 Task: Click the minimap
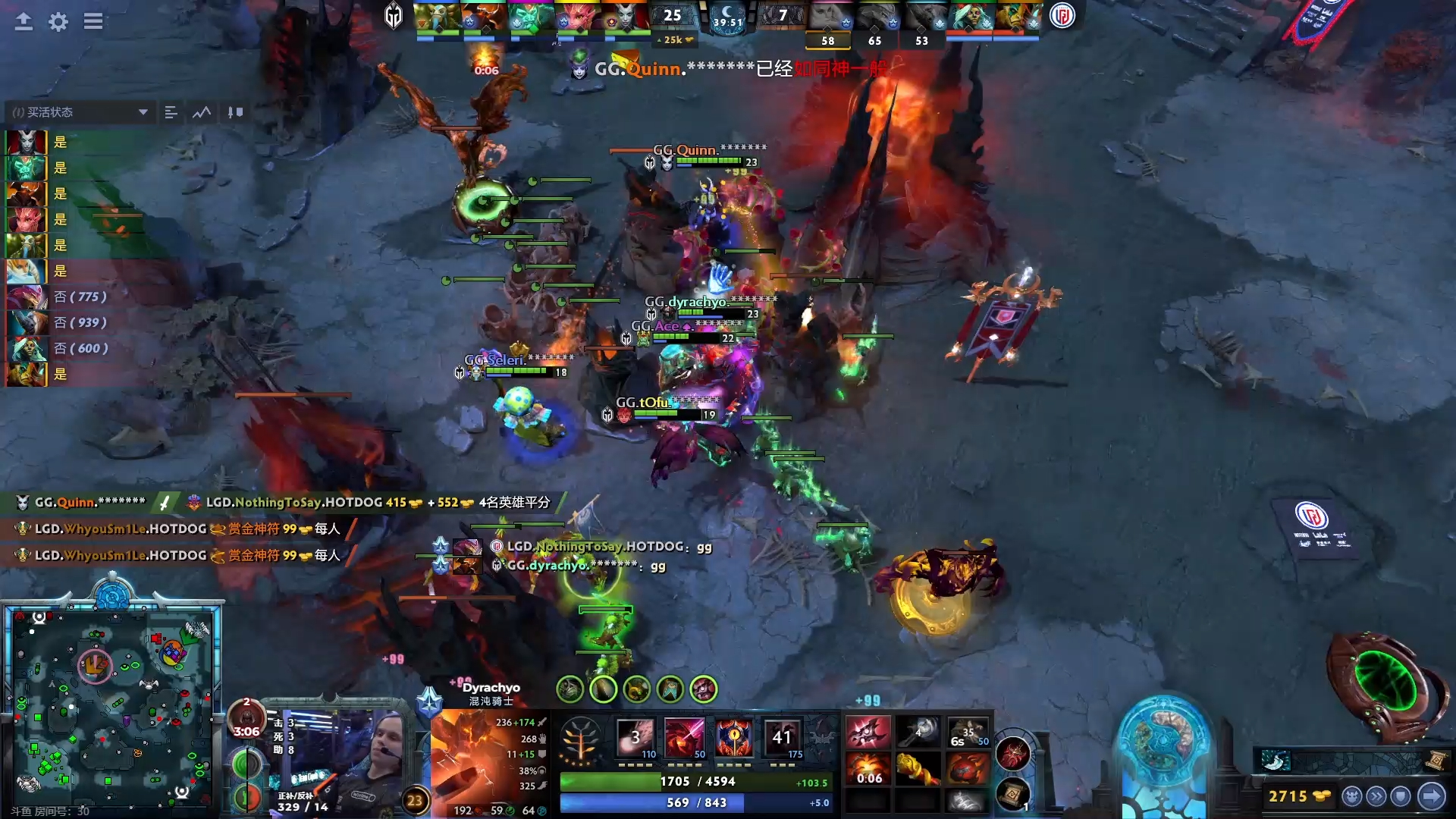[x=112, y=709]
